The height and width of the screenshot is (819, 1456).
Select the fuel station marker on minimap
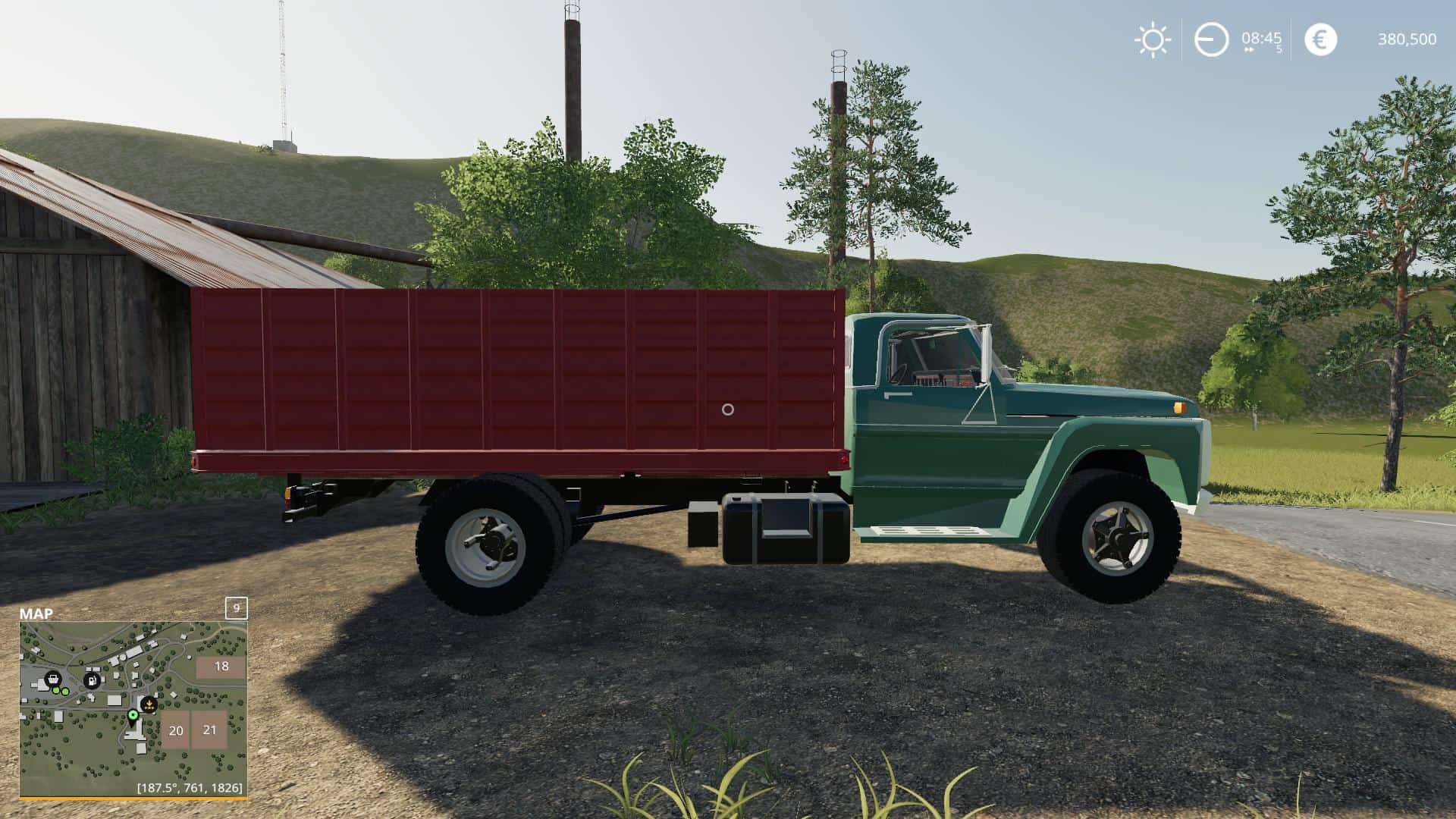(92, 680)
